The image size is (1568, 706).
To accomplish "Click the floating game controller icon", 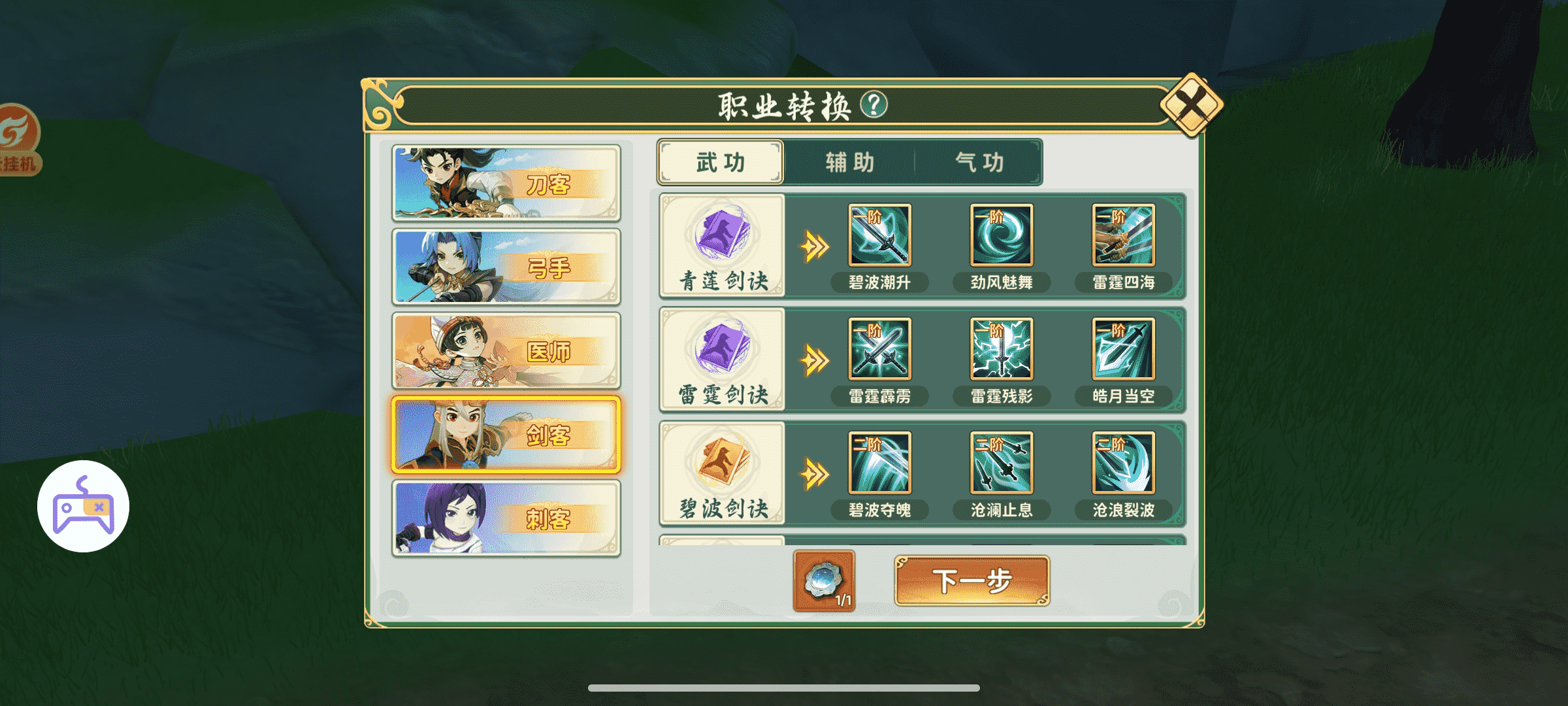I will point(82,505).
